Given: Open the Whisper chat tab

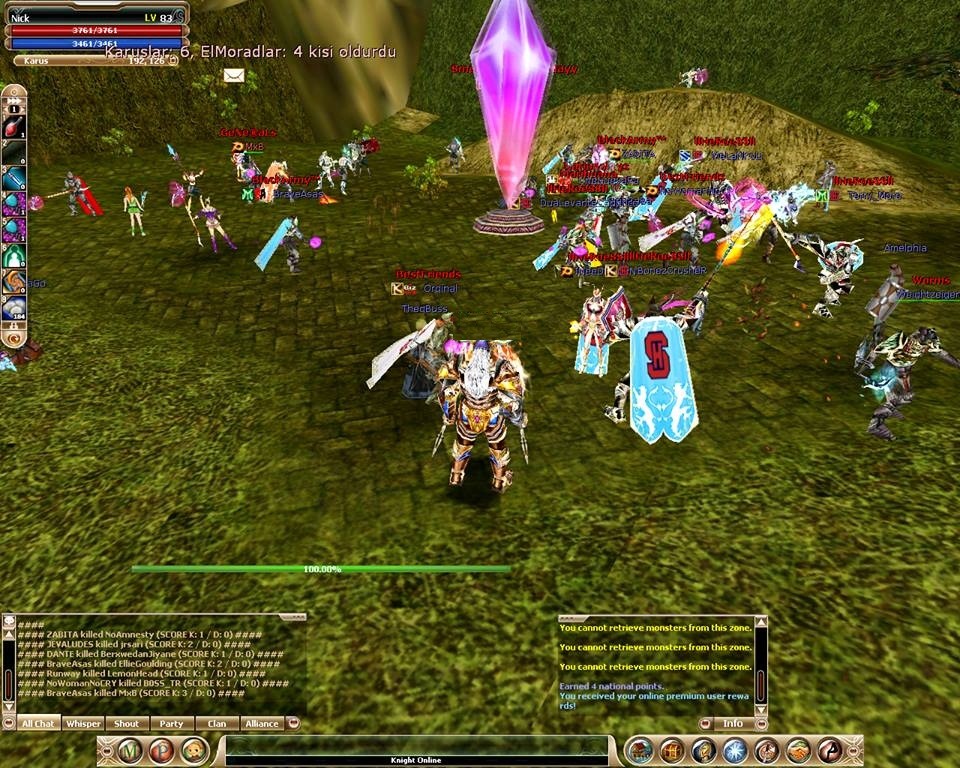Looking at the screenshot, I should tap(83, 723).
